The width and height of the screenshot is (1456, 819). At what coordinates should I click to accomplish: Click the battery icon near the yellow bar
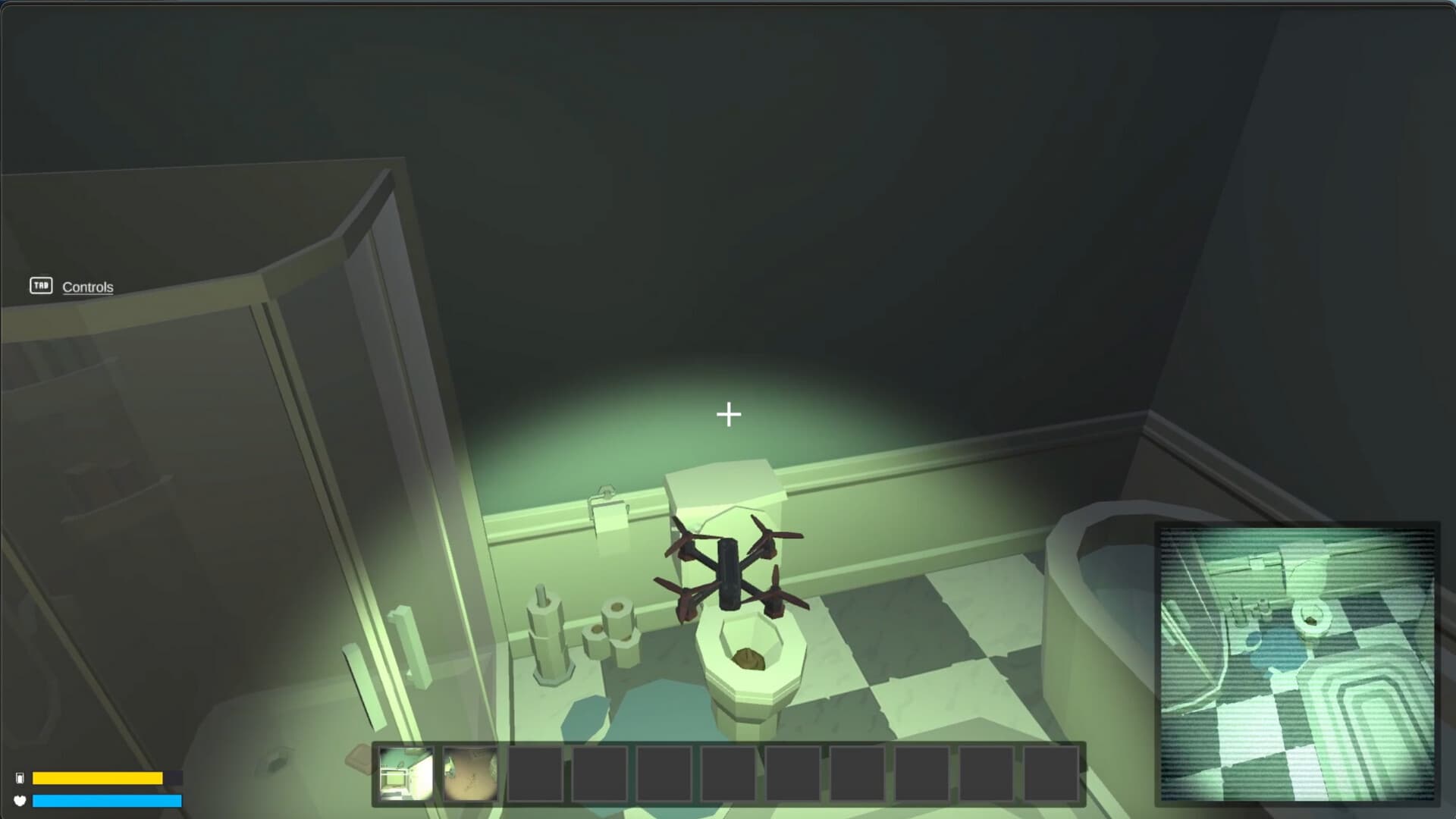click(x=21, y=777)
